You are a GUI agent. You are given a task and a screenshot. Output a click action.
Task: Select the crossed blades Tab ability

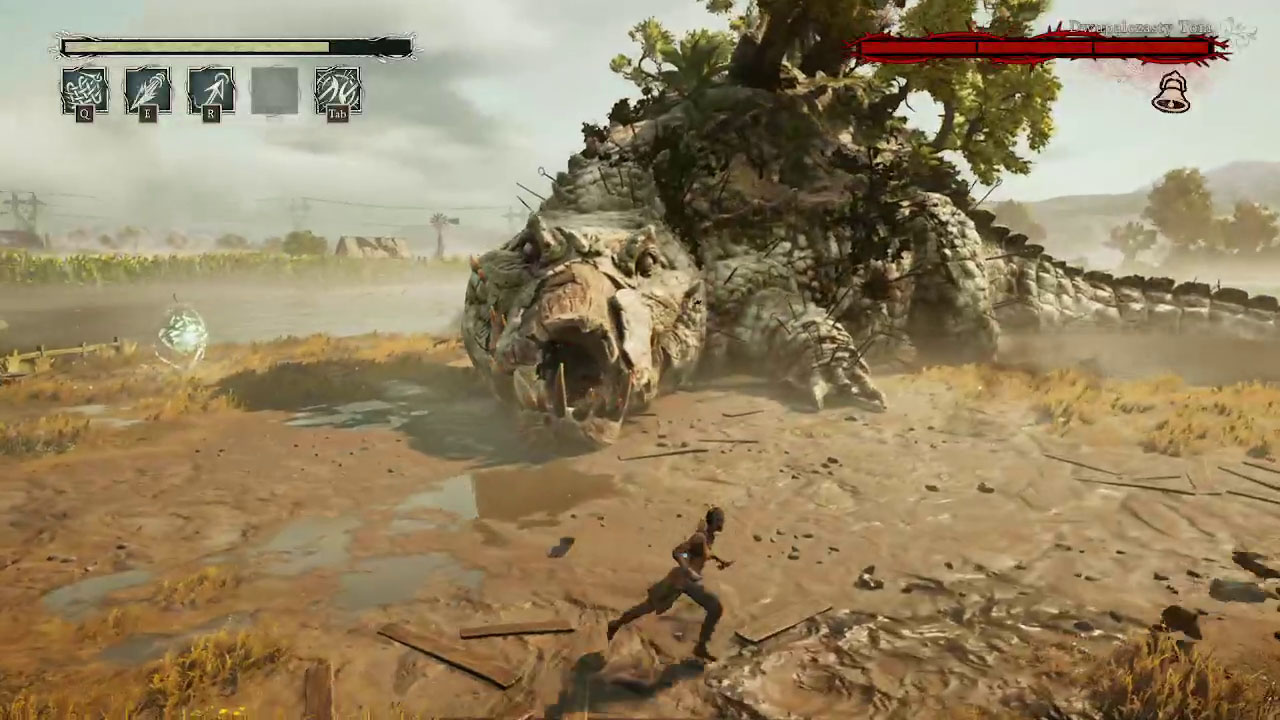(338, 90)
